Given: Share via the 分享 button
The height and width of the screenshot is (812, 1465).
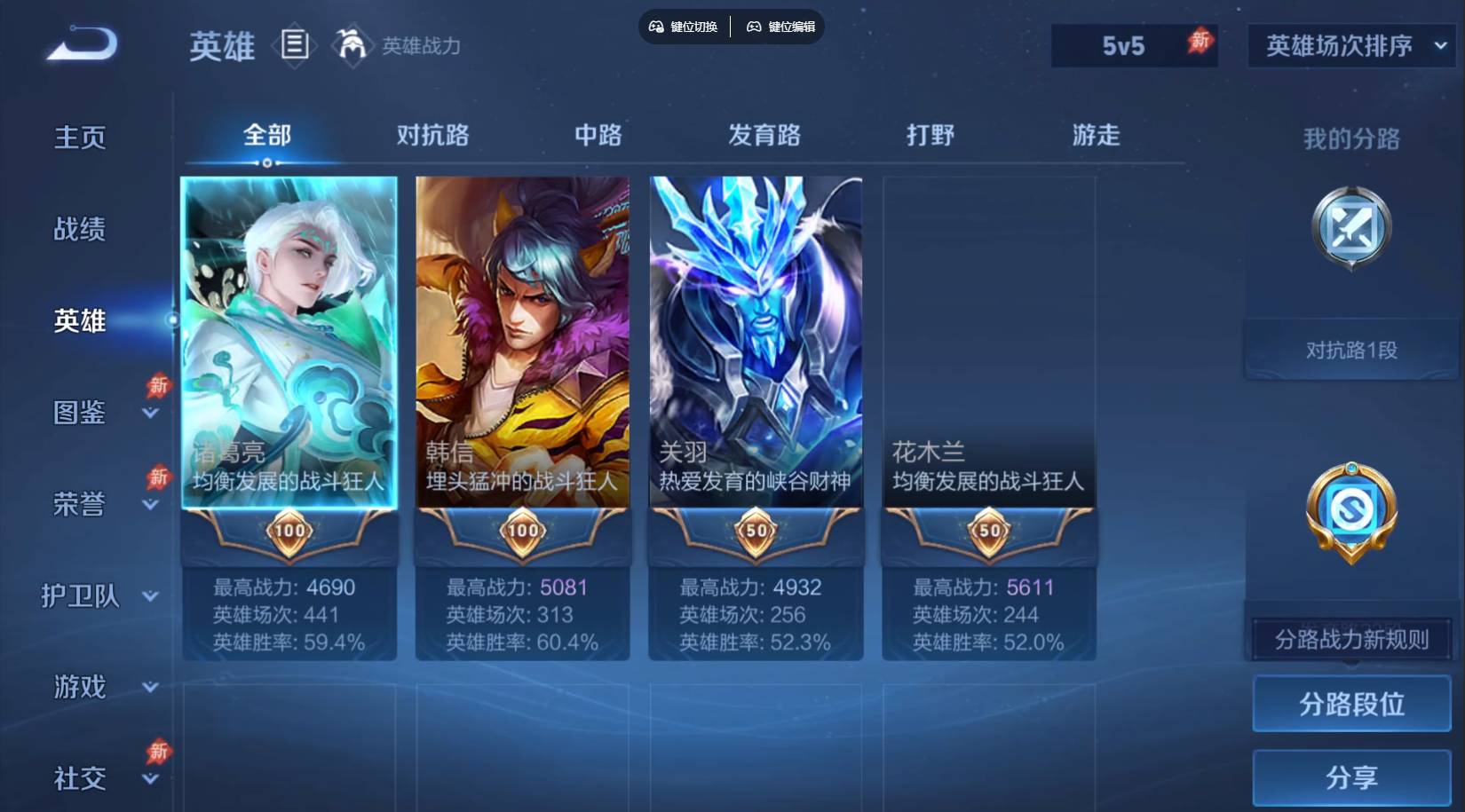Looking at the screenshot, I should click(x=1351, y=777).
